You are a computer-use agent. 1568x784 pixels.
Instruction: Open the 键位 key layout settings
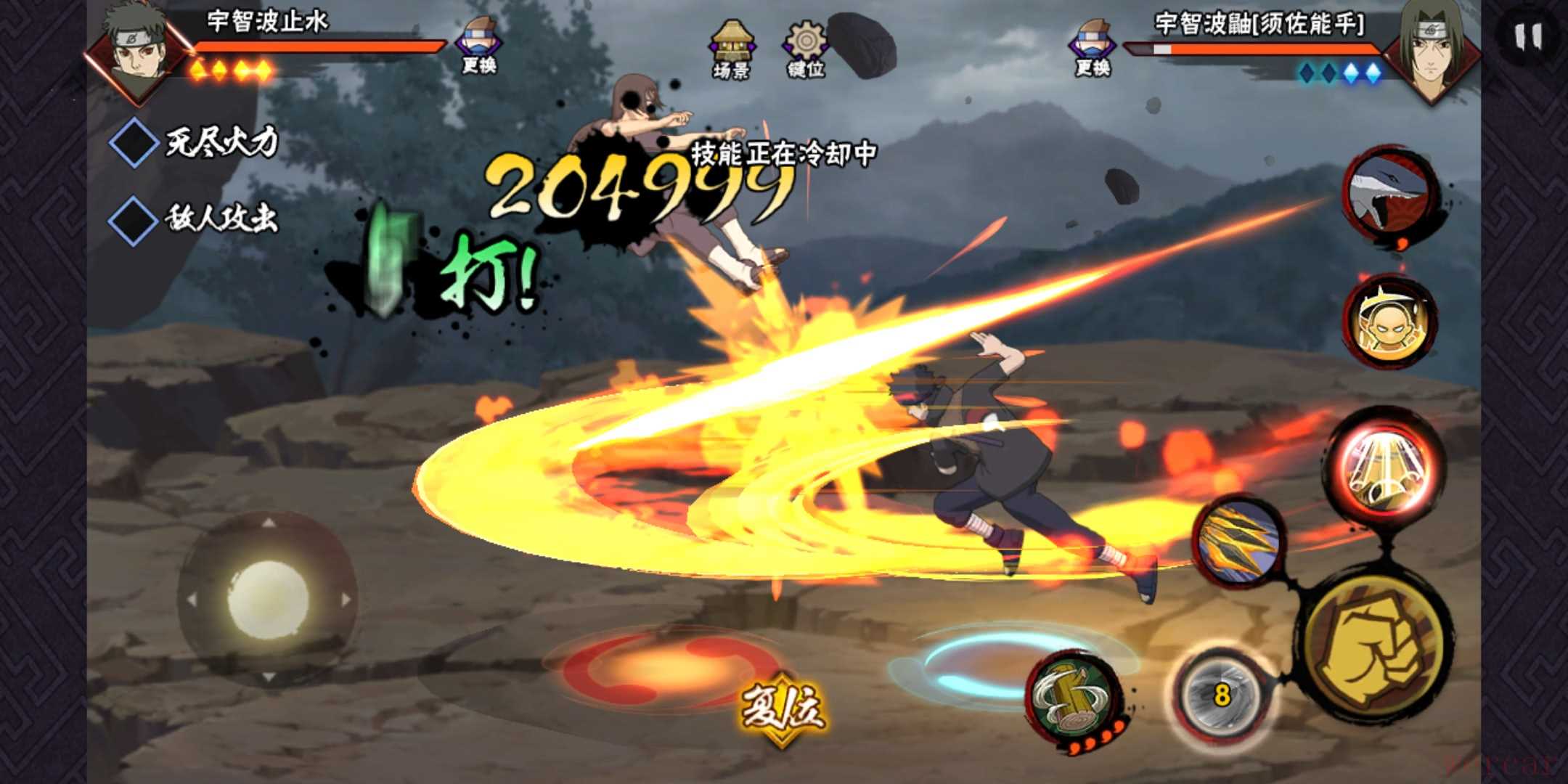805,49
